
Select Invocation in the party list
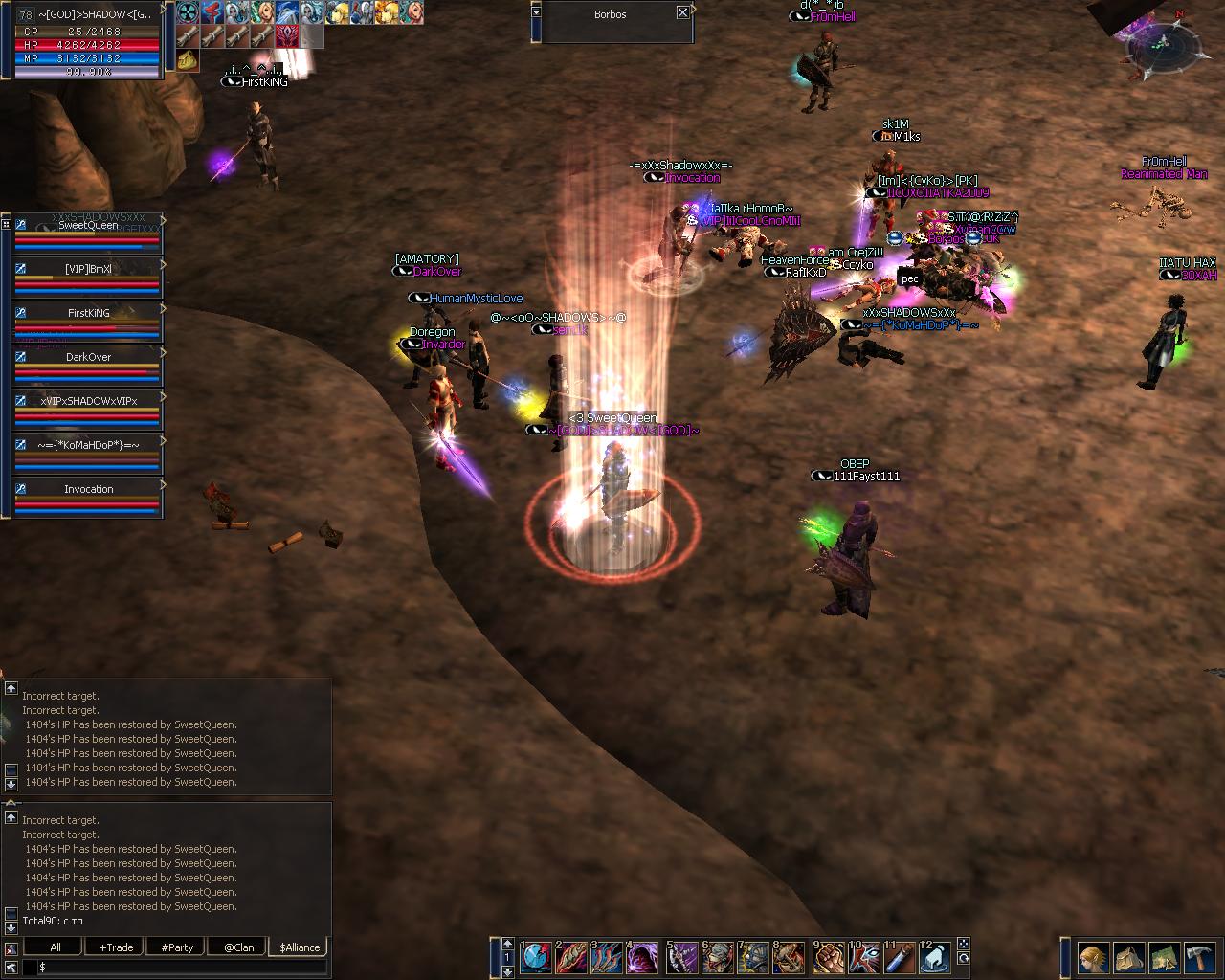click(x=88, y=490)
